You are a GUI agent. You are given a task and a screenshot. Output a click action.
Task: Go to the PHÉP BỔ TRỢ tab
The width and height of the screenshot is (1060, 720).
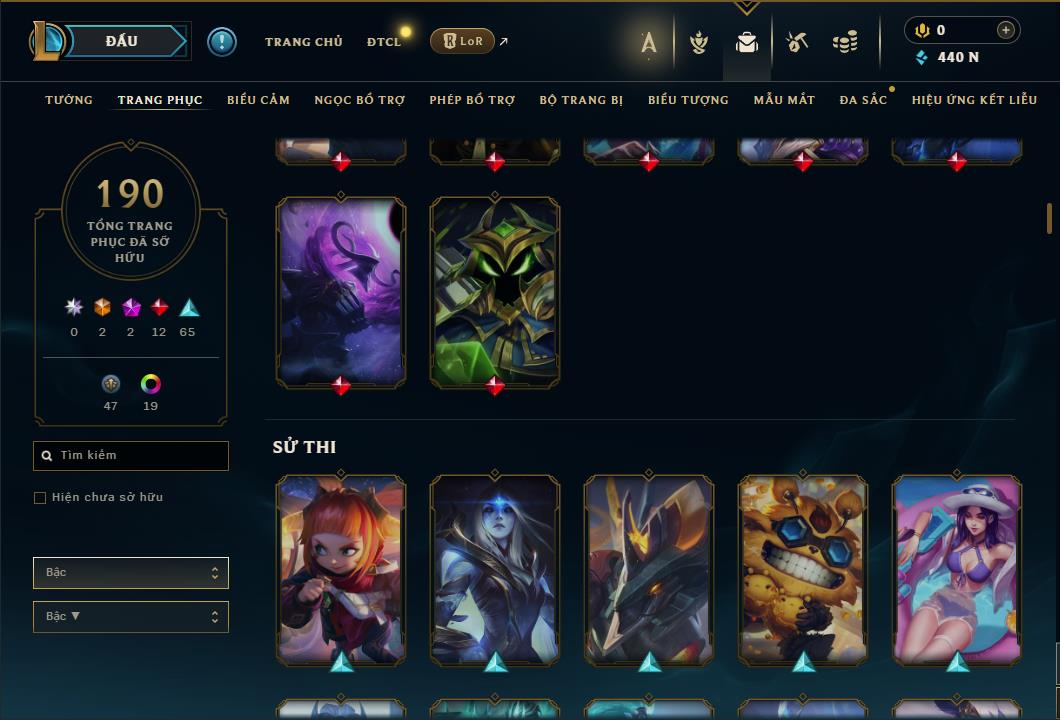[x=472, y=100]
